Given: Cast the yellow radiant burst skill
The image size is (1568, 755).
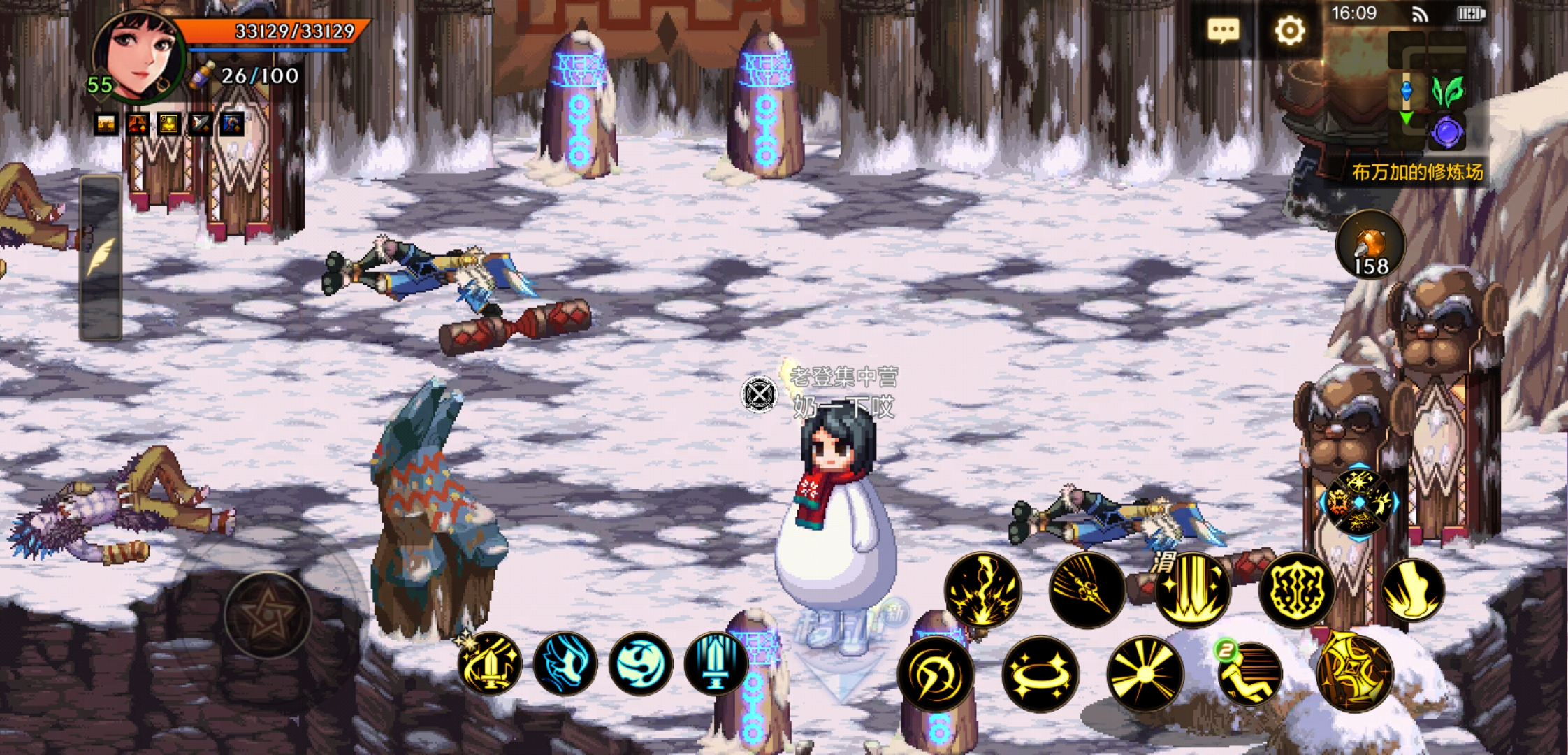Looking at the screenshot, I should 1145,674.
